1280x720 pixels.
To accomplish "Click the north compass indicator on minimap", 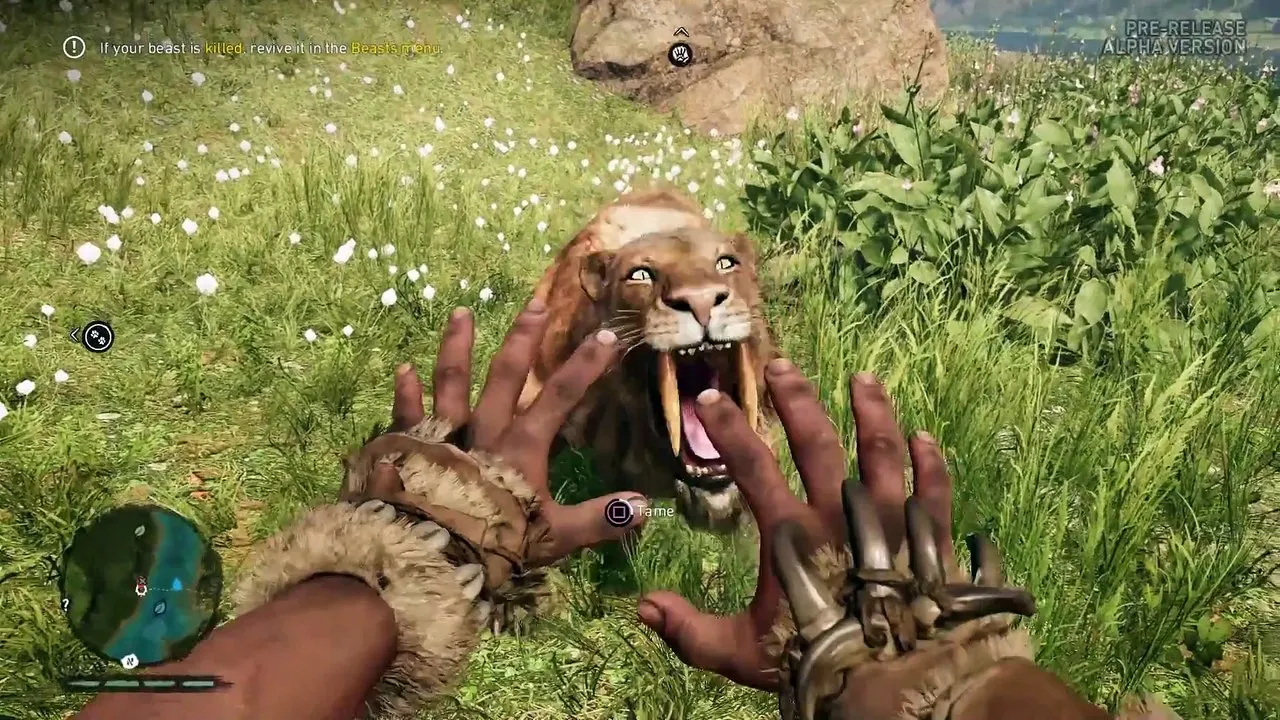I will (129, 661).
